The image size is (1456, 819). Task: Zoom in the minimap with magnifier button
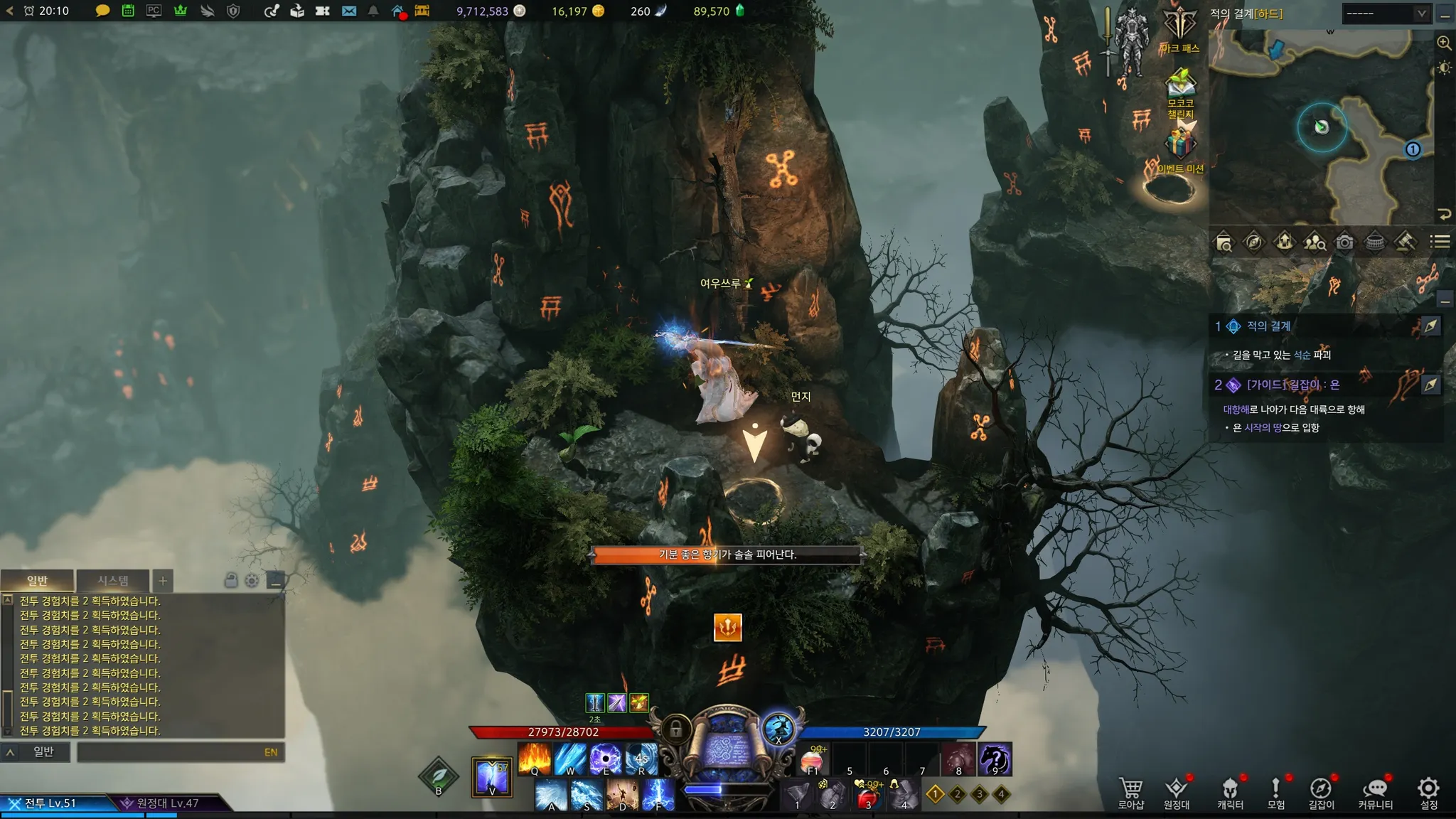(x=1444, y=43)
